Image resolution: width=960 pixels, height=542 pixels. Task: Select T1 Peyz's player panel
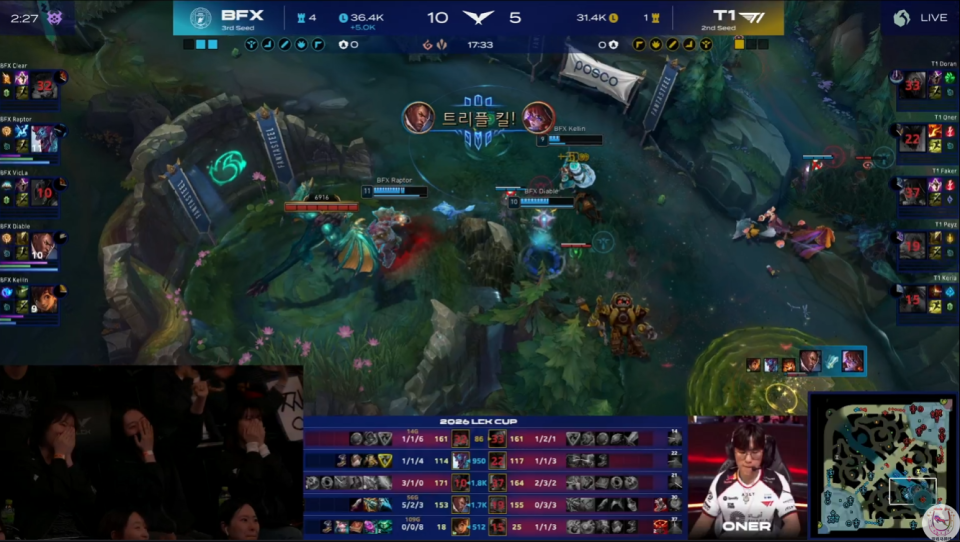[x=927, y=245]
